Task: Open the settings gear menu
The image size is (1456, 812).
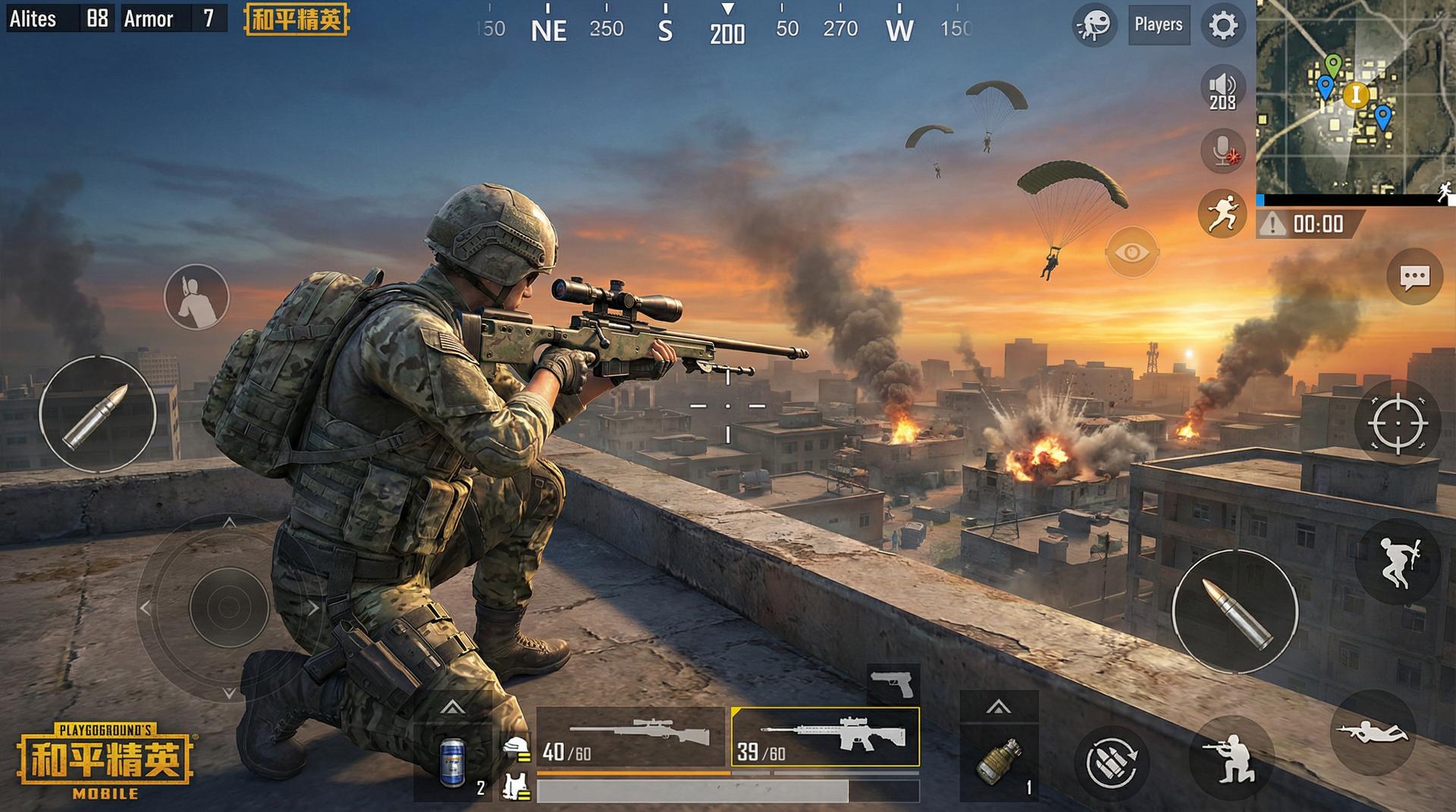Action: pos(1222,26)
